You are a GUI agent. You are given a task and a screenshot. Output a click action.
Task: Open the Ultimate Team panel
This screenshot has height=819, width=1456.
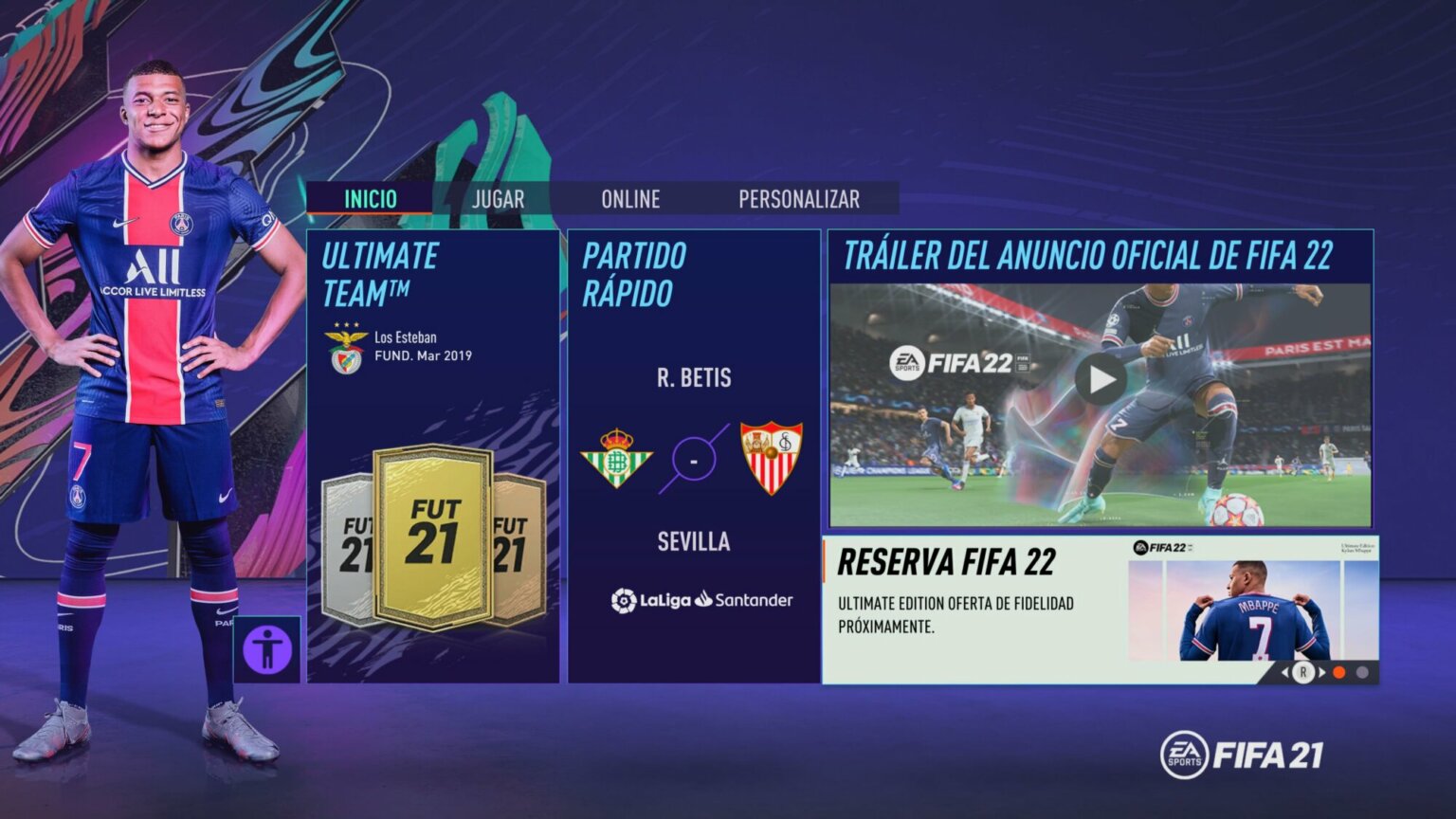pyautogui.click(x=432, y=455)
